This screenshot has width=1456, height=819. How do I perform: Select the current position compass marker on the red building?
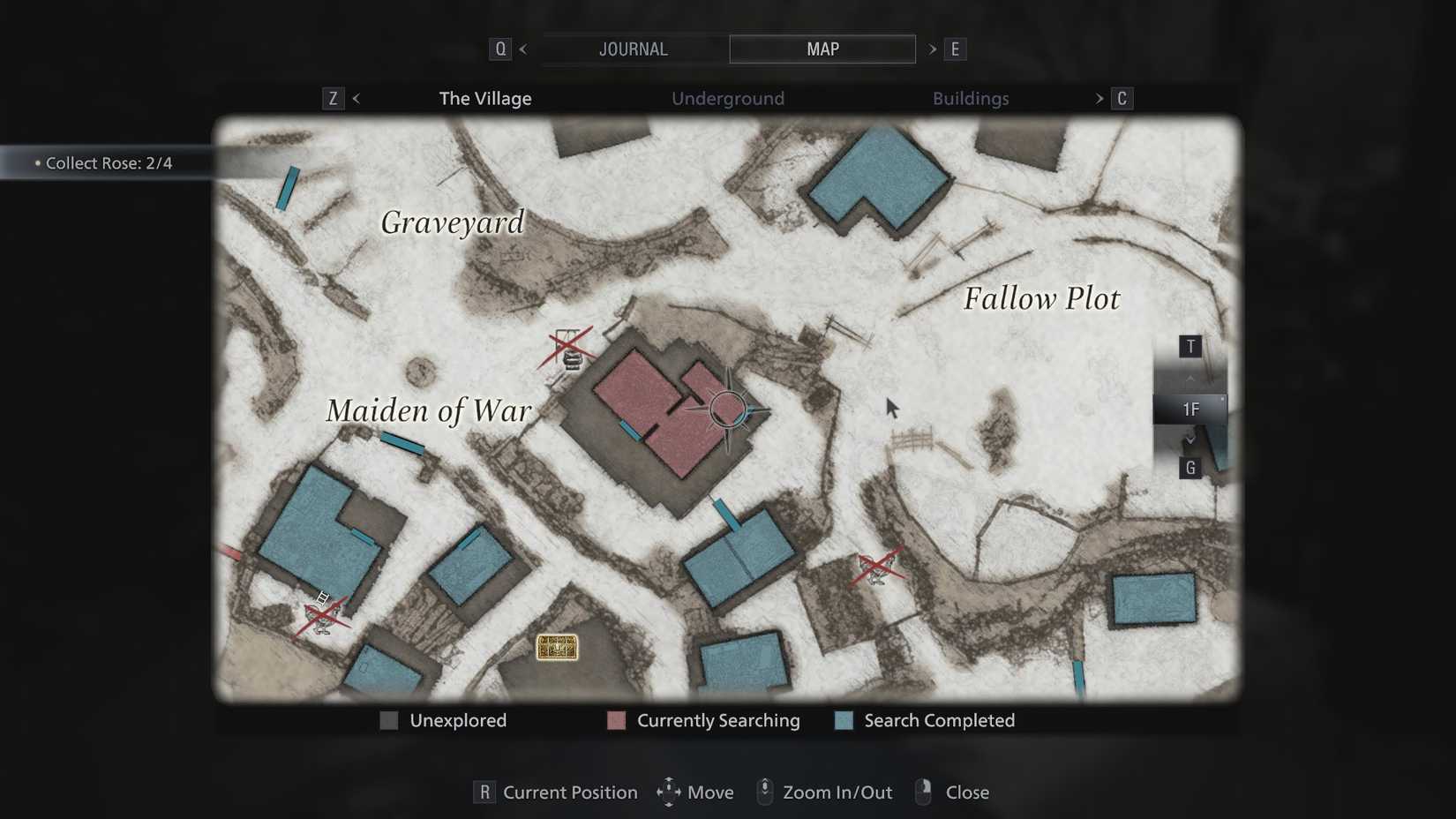point(727,408)
